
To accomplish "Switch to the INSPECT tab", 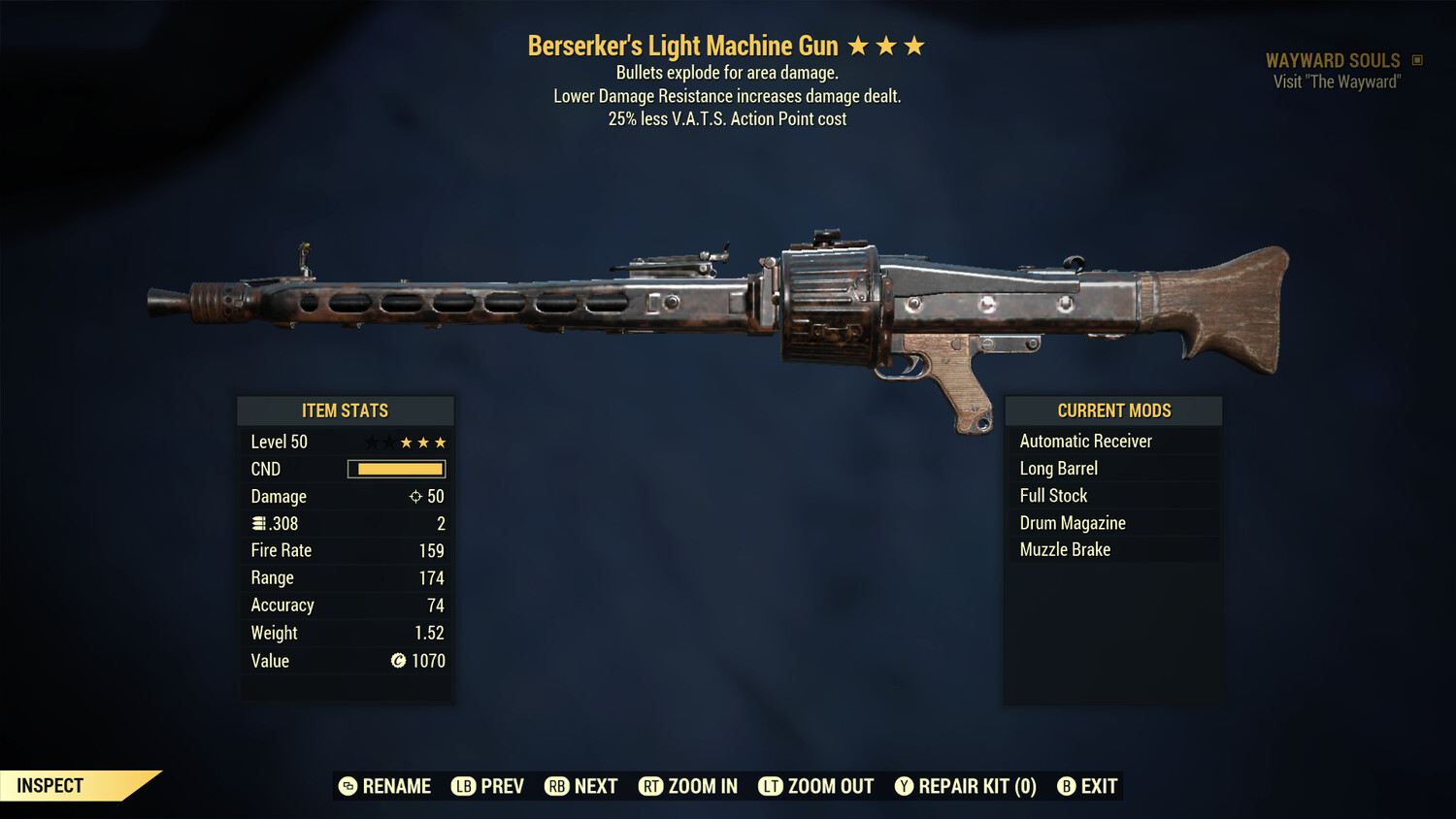I will point(50,785).
